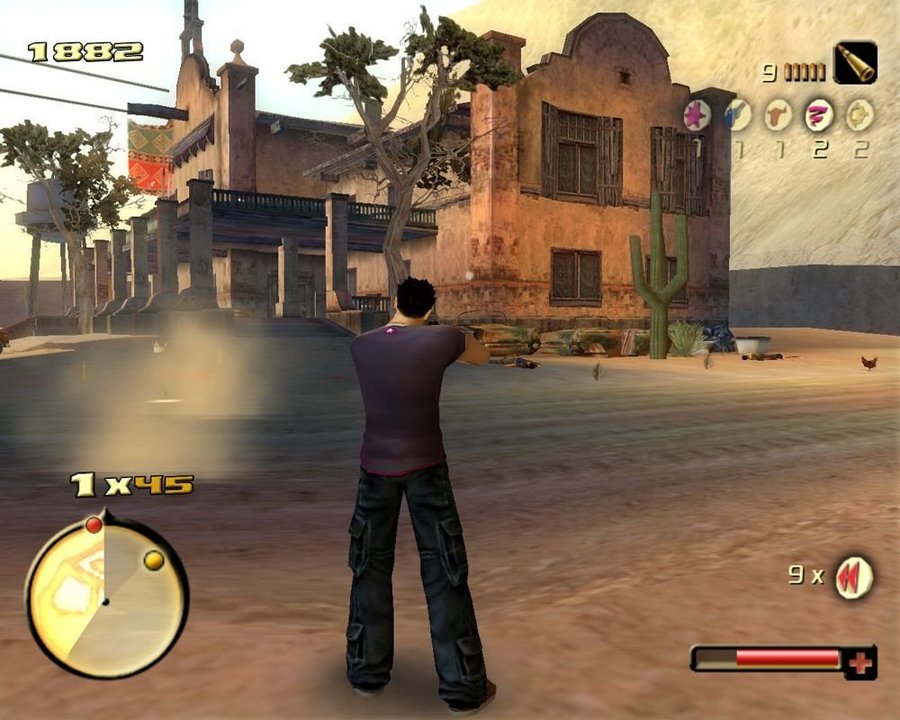
Task: Click the red dot on the radar
Action: pyautogui.click(x=94, y=524)
